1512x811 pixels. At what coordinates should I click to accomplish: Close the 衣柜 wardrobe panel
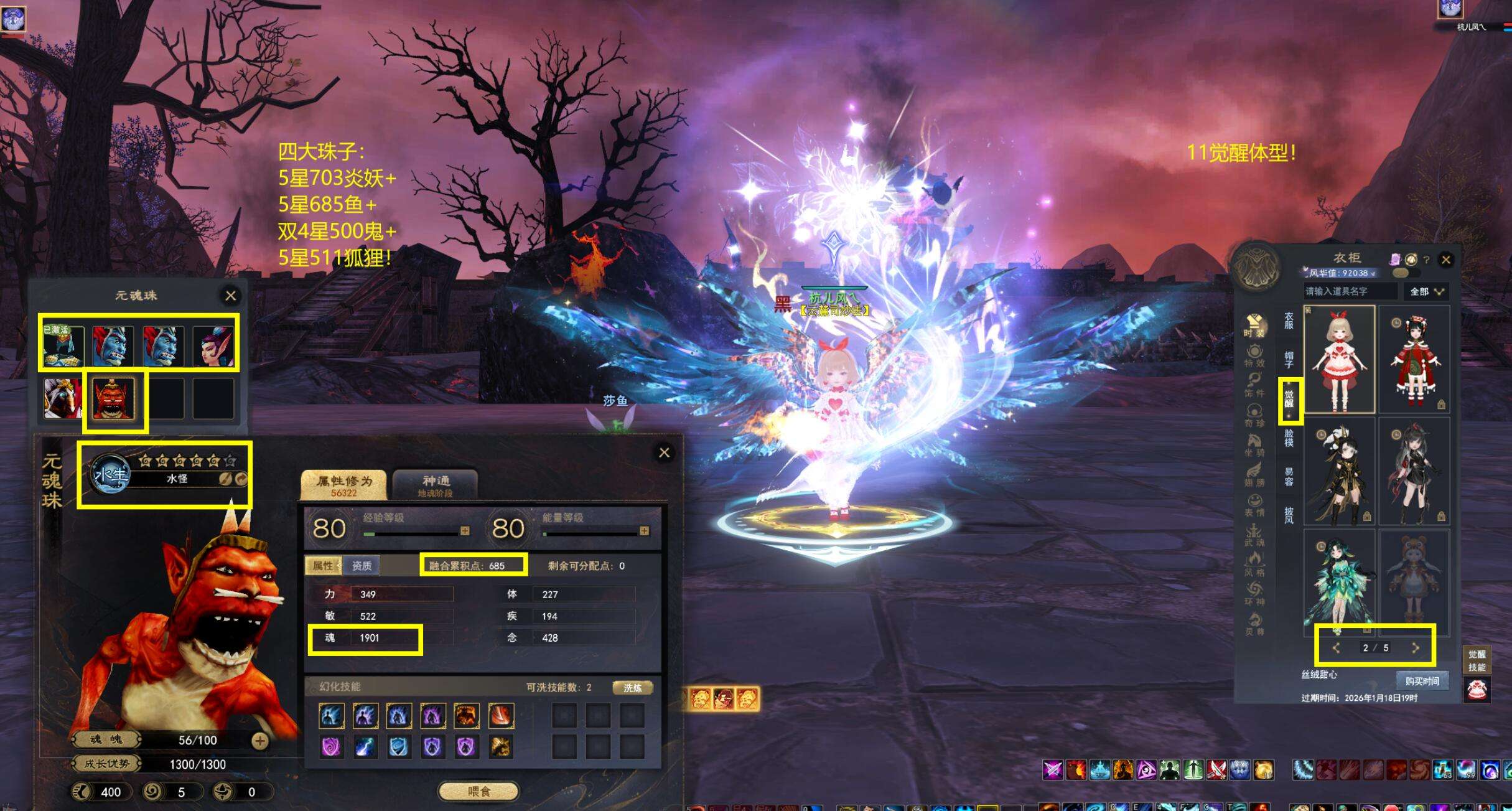[1446, 260]
